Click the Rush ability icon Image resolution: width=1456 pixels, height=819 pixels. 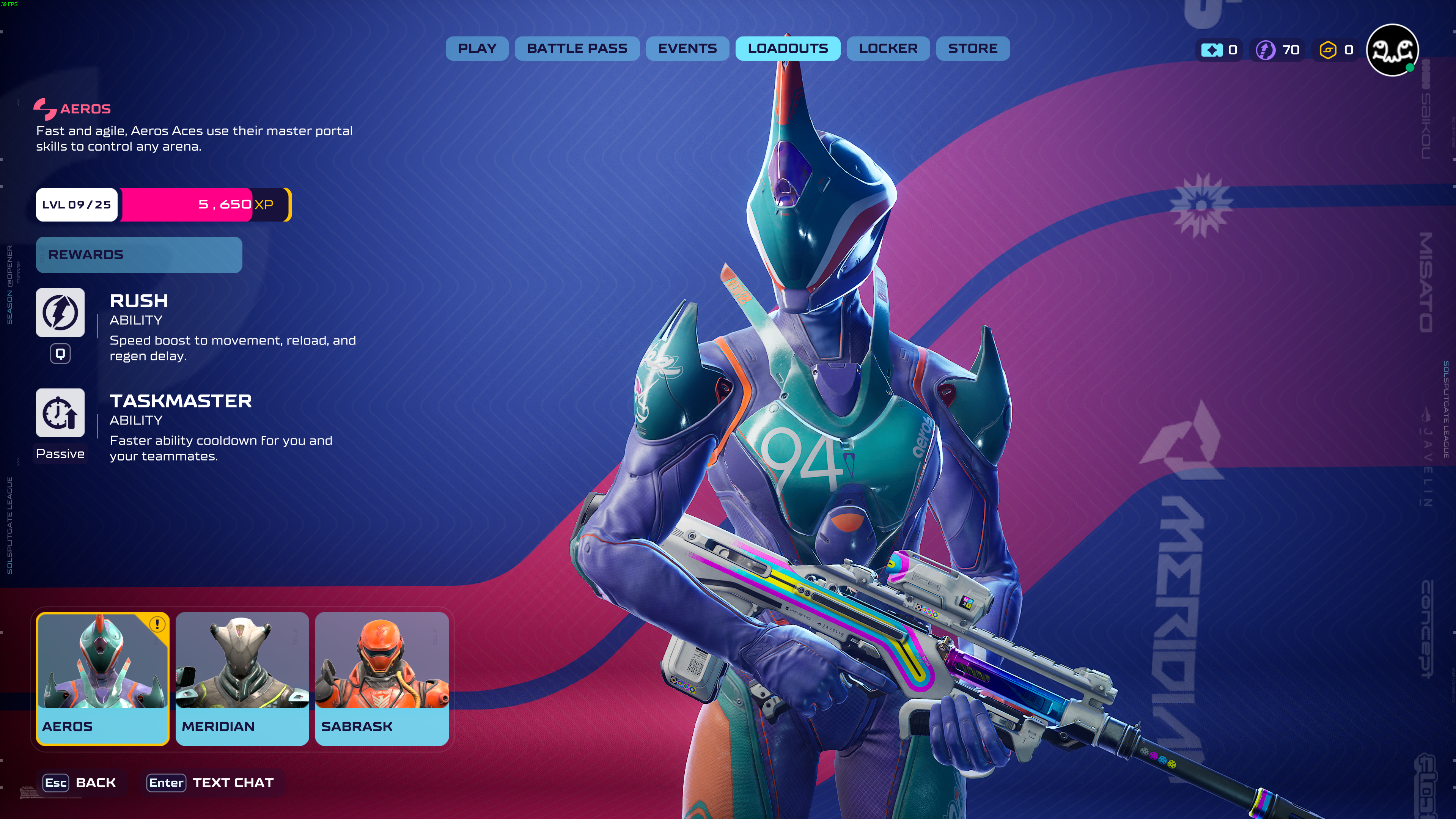tap(60, 313)
